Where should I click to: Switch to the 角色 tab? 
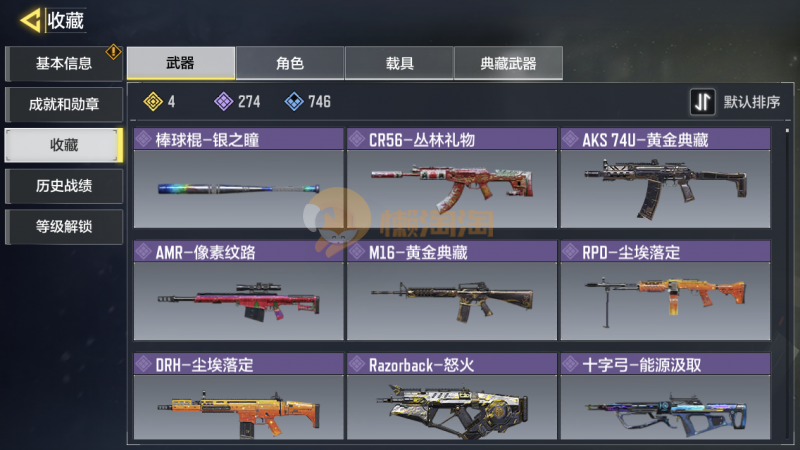pyautogui.click(x=290, y=63)
